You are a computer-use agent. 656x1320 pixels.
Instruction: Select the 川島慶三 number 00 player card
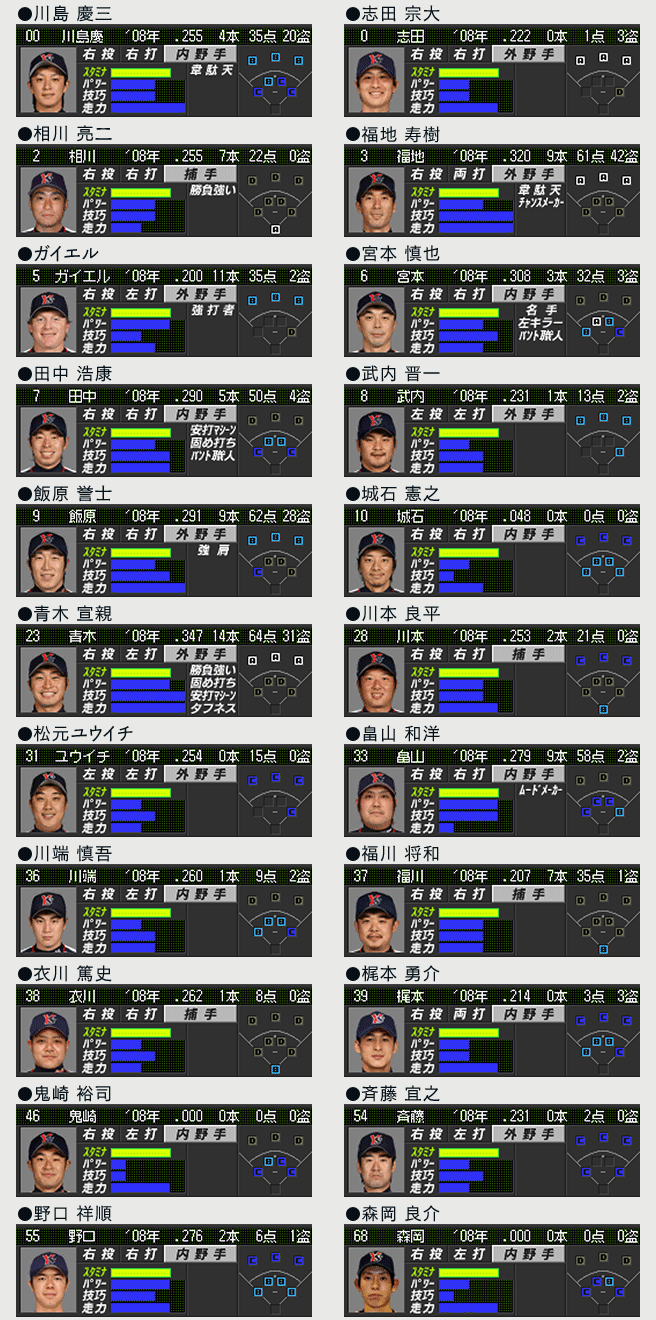pos(164,72)
